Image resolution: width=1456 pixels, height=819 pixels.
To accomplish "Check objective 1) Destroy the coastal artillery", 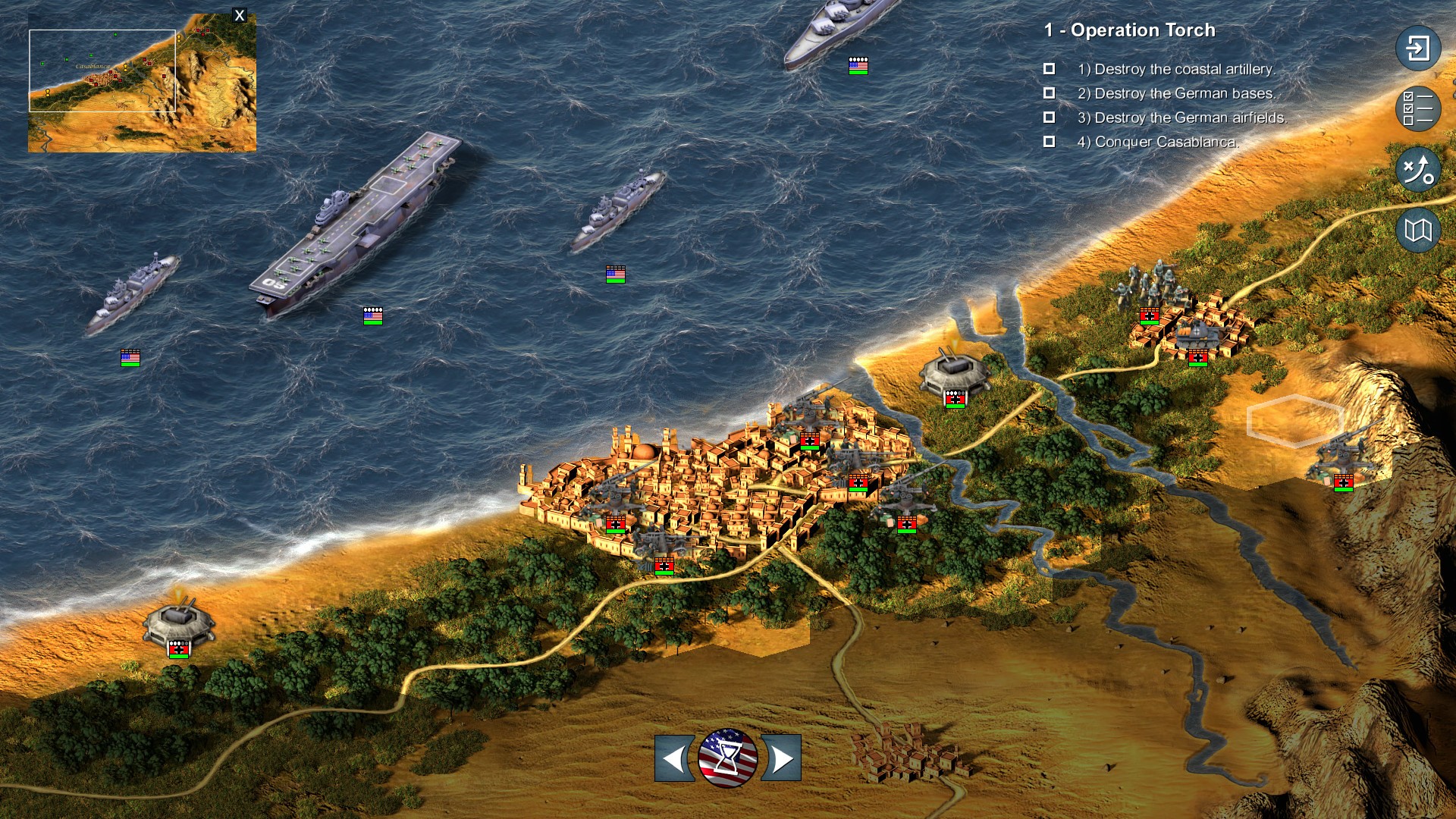I will tap(1049, 68).
